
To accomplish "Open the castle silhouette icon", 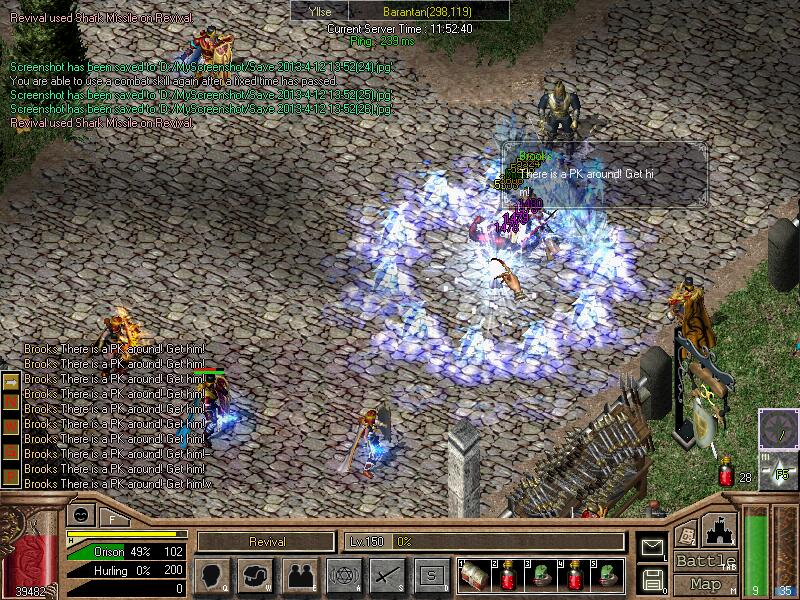I will click(721, 529).
